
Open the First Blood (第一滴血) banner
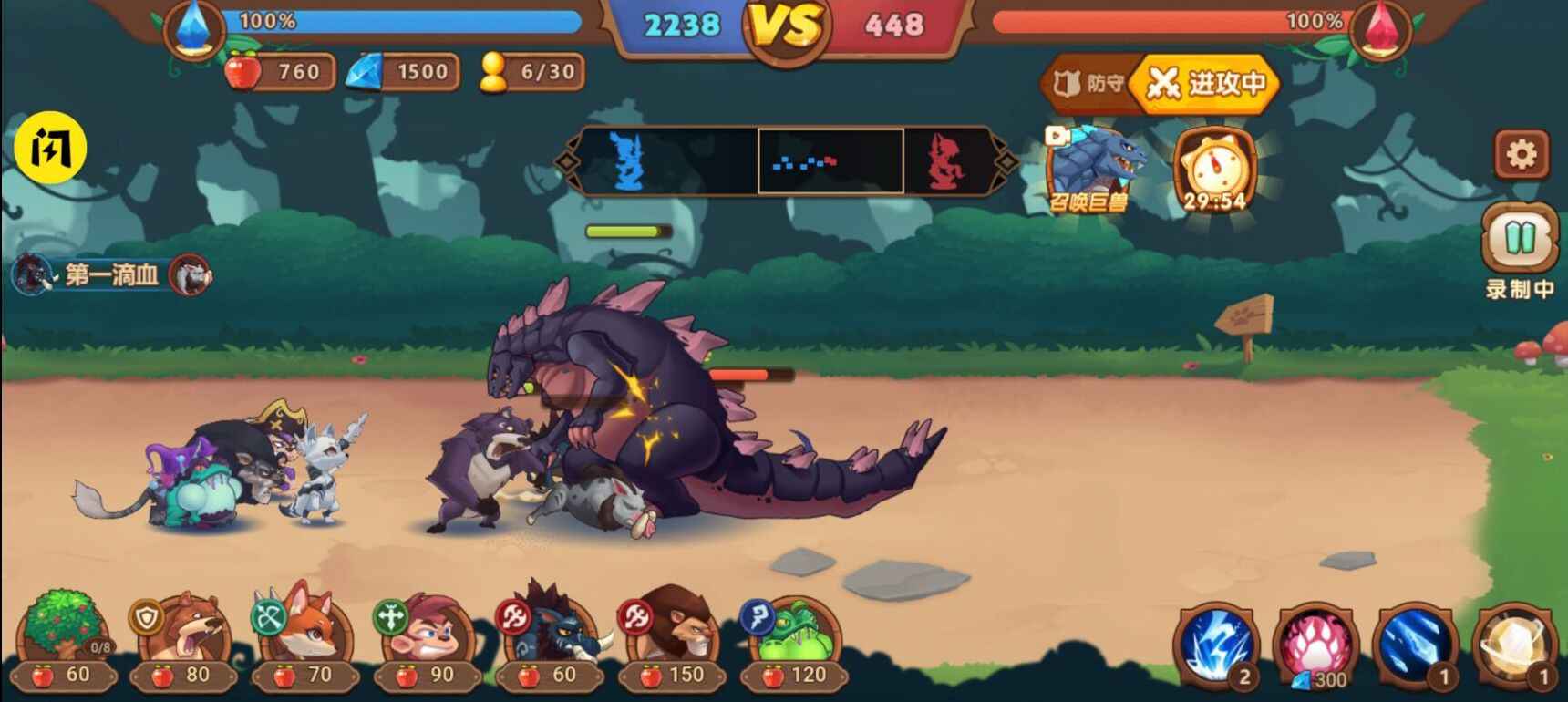click(x=111, y=274)
